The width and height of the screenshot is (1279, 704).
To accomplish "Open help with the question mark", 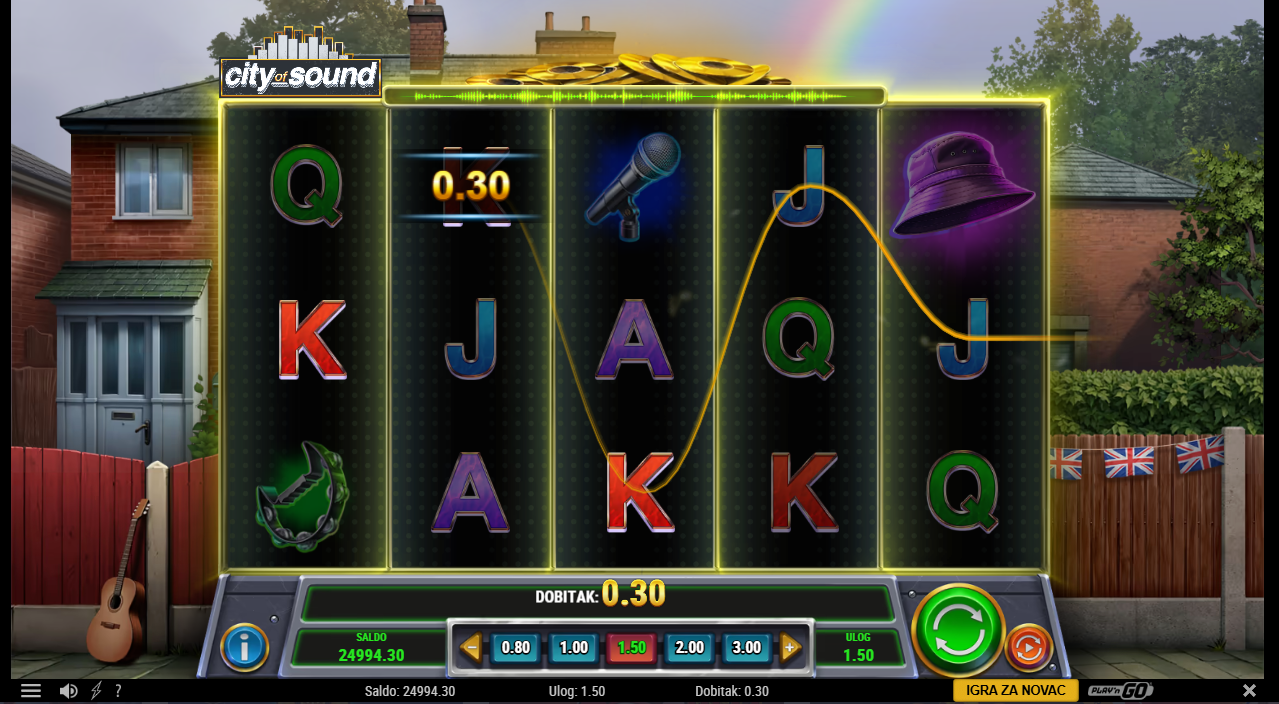I will (x=118, y=691).
